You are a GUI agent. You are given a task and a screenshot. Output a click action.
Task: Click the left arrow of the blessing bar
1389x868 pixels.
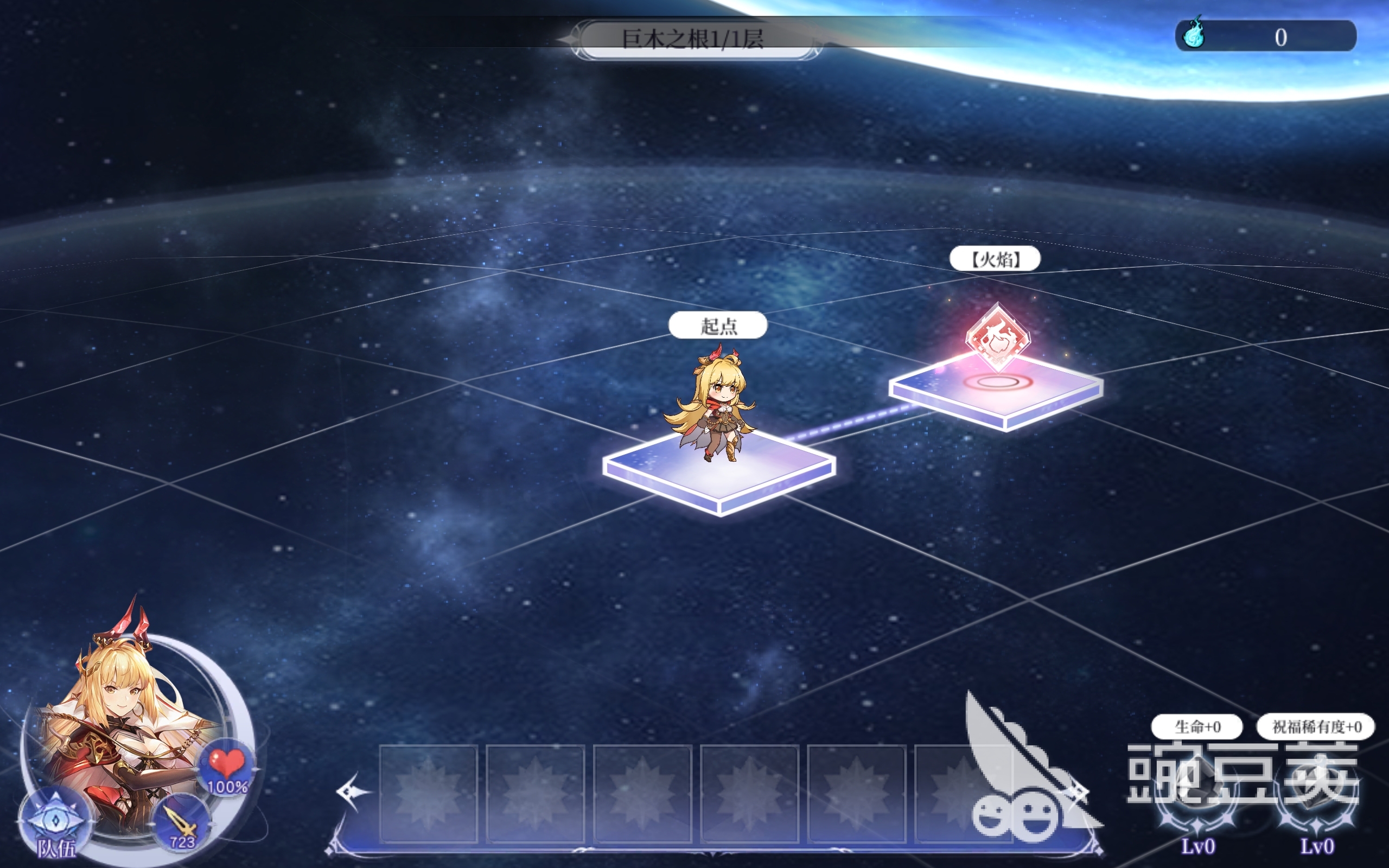353,793
